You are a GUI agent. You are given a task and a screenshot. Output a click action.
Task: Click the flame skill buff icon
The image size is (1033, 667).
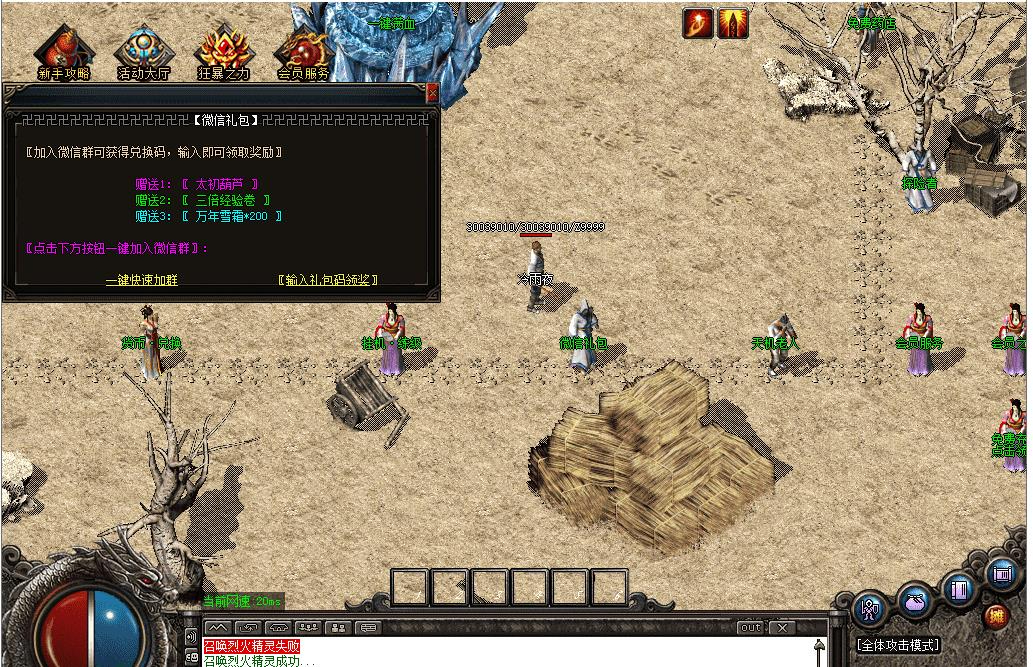[698, 23]
